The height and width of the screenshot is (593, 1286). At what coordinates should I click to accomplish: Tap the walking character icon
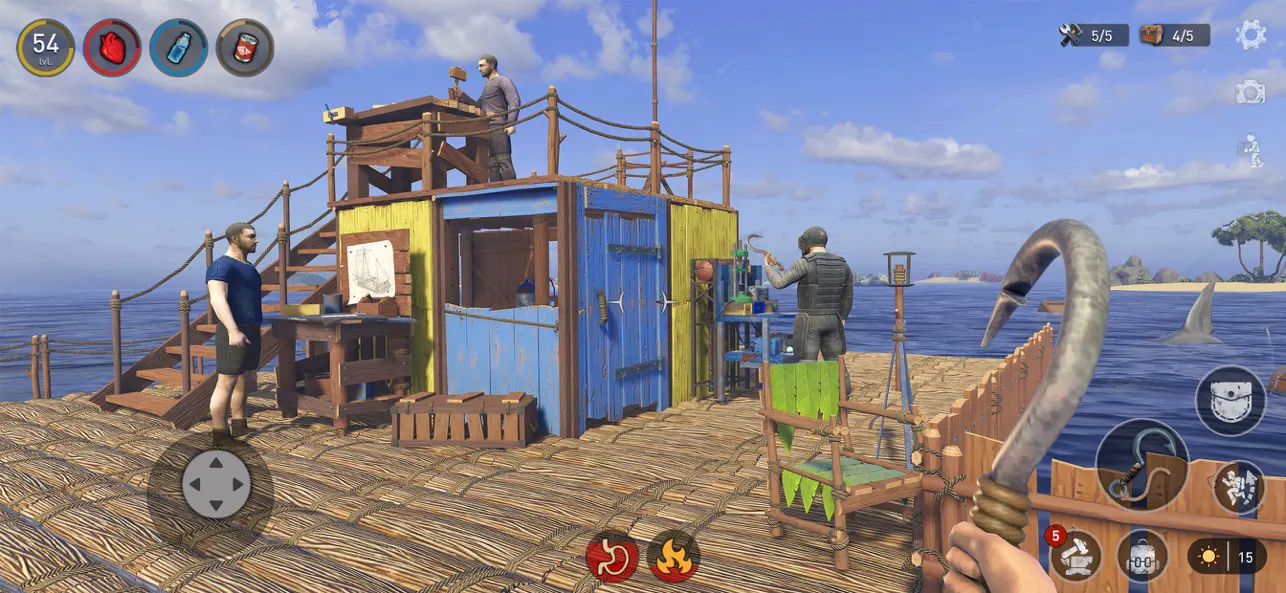coord(1250,150)
